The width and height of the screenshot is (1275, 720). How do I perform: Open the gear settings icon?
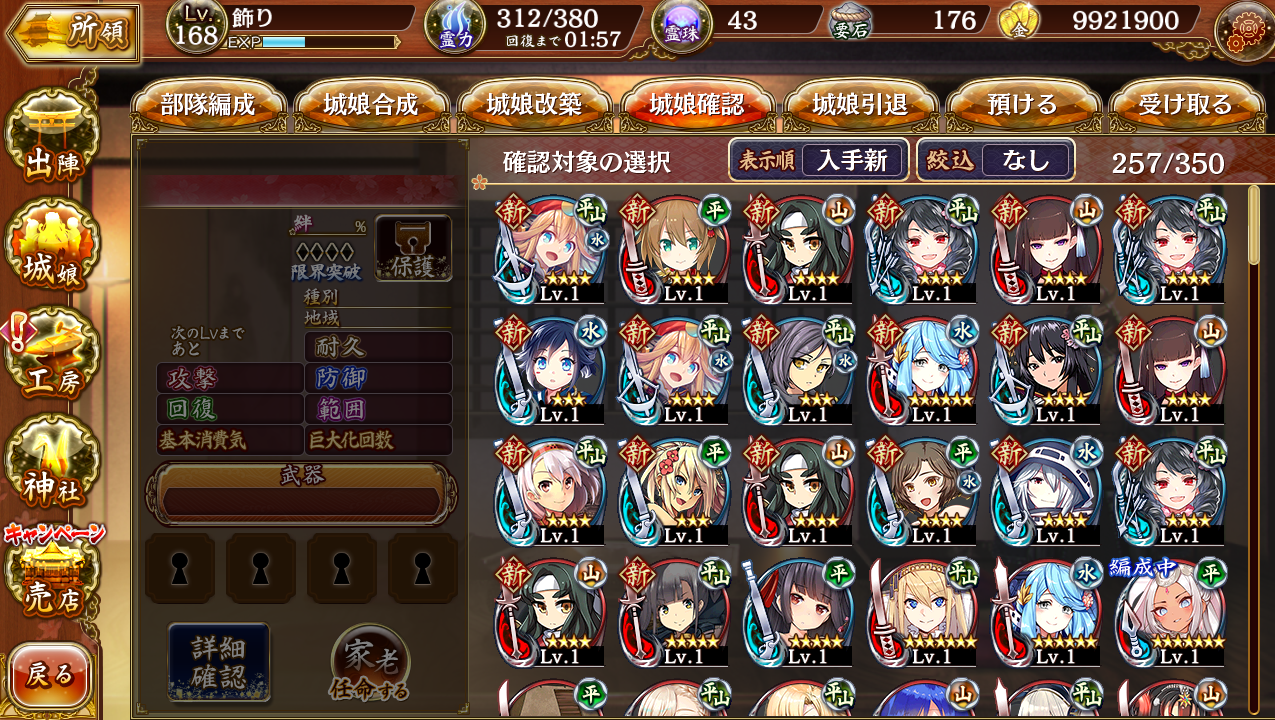(x=1243, y=30)
